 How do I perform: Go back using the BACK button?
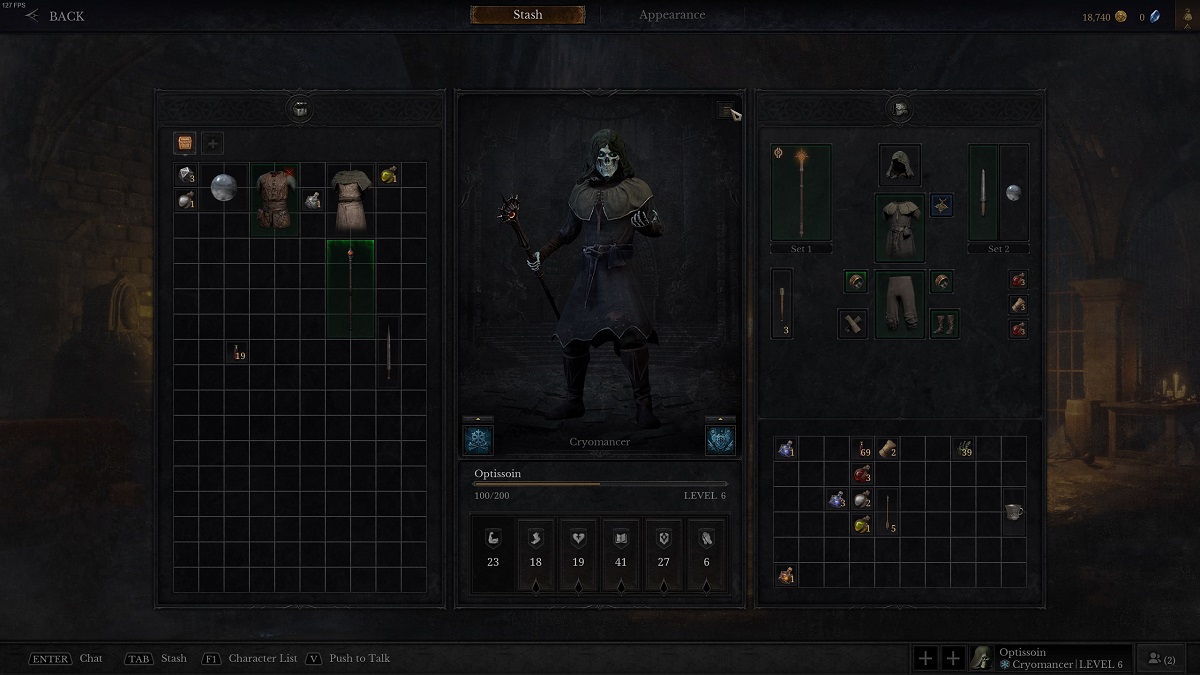point(56,16)
